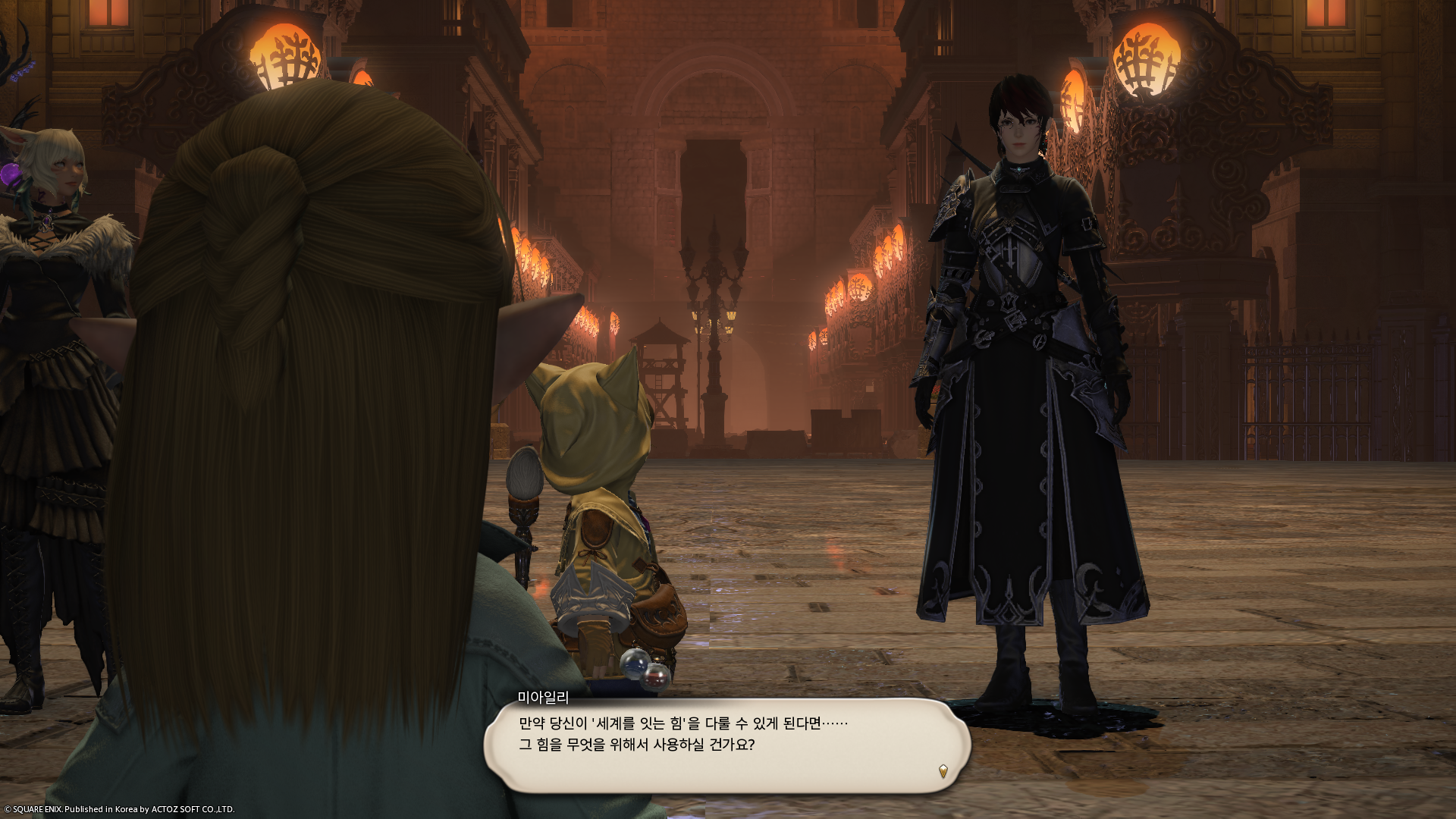Advance the dialogue with the continue arrow
The height and width of the screenshot is (819, 1456).
click(943, 771)
